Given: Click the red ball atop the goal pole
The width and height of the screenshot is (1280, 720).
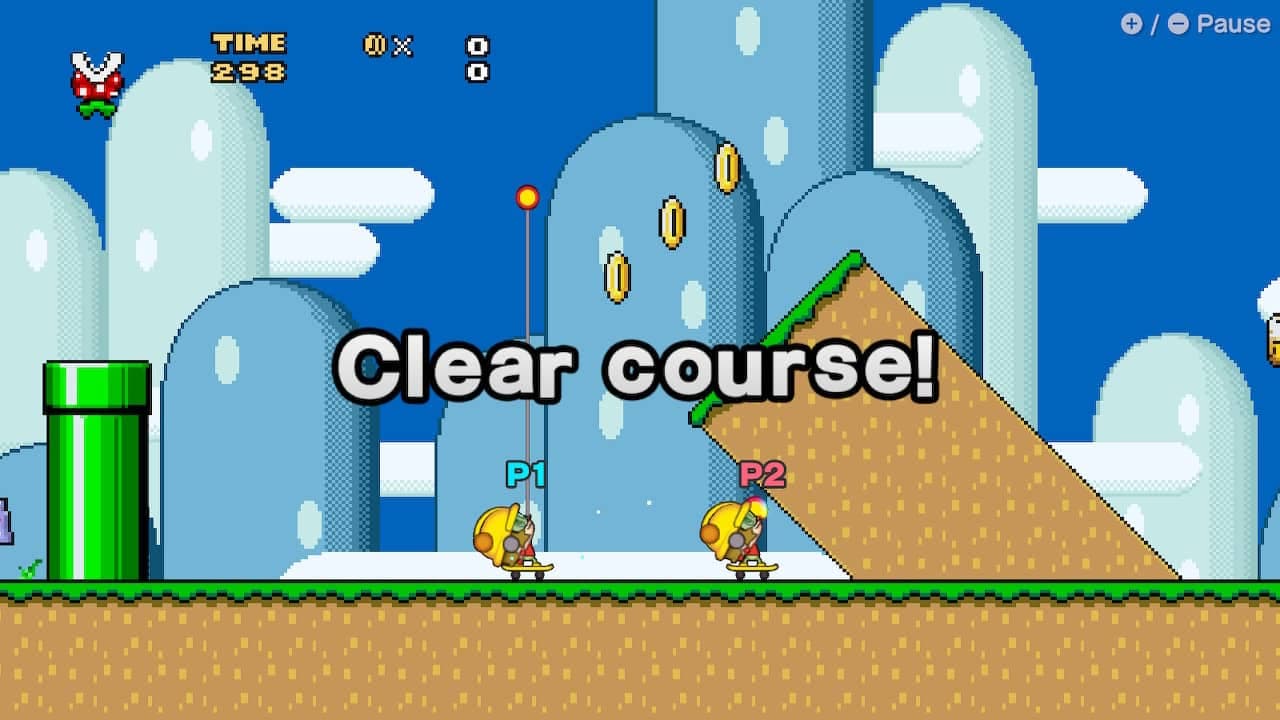Looking at the screenshot, I should pyautogui.click(x=528, y=198).
